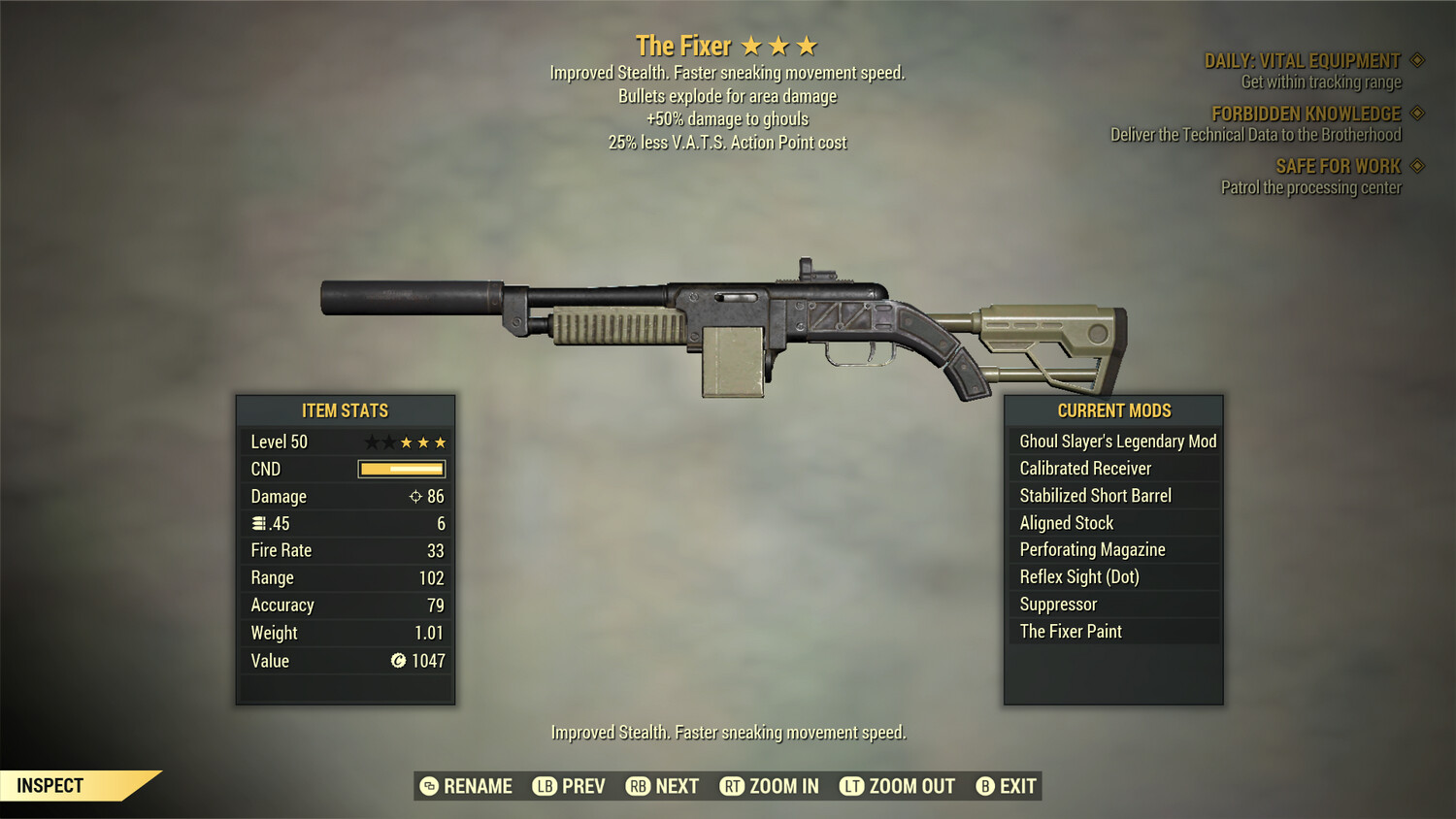
Task: Click the third star next to The Fixer
Action: pos(806,45)
